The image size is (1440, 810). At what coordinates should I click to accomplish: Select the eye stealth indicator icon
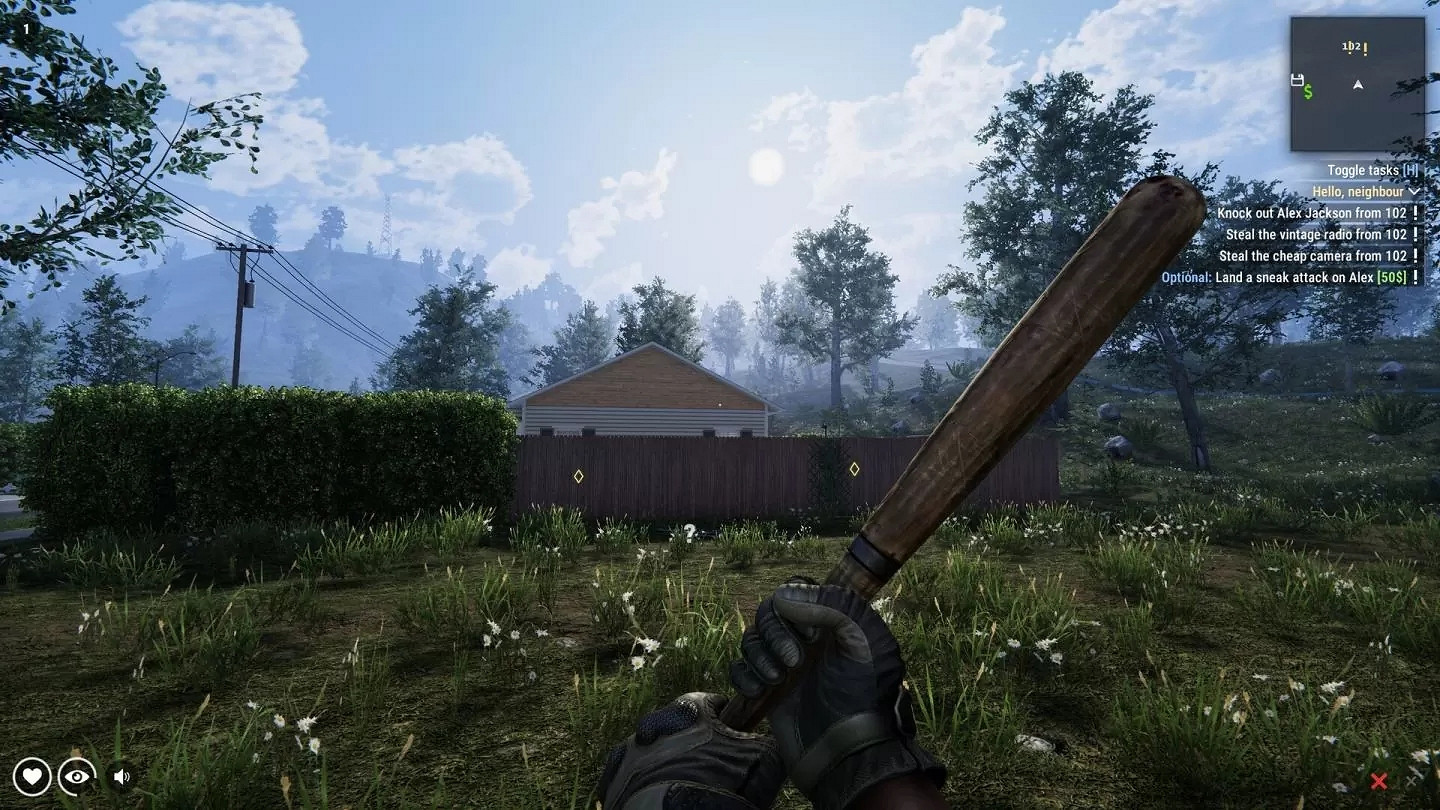coord(75,776)
